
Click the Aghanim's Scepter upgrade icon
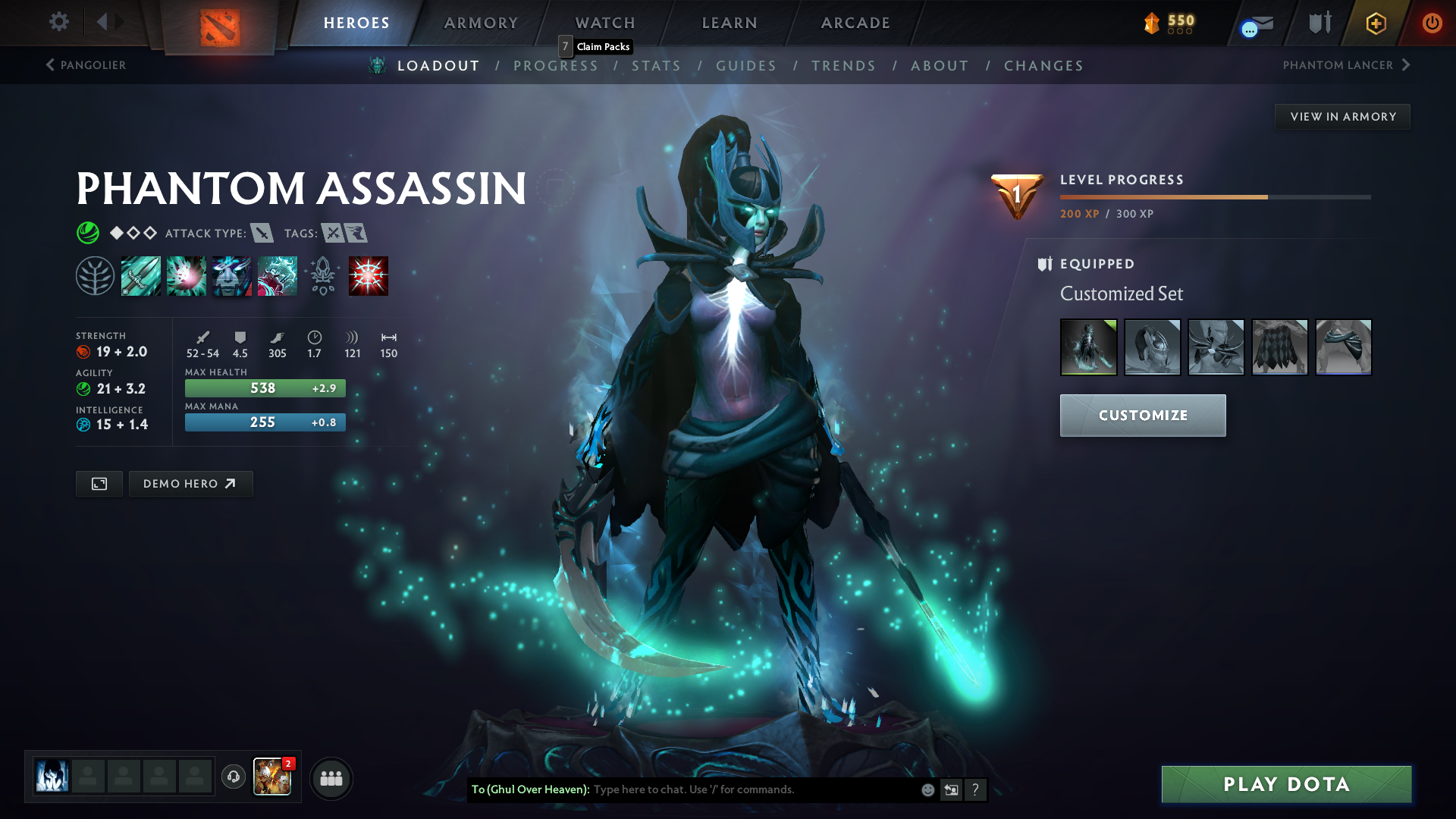(x=323, y=275)
